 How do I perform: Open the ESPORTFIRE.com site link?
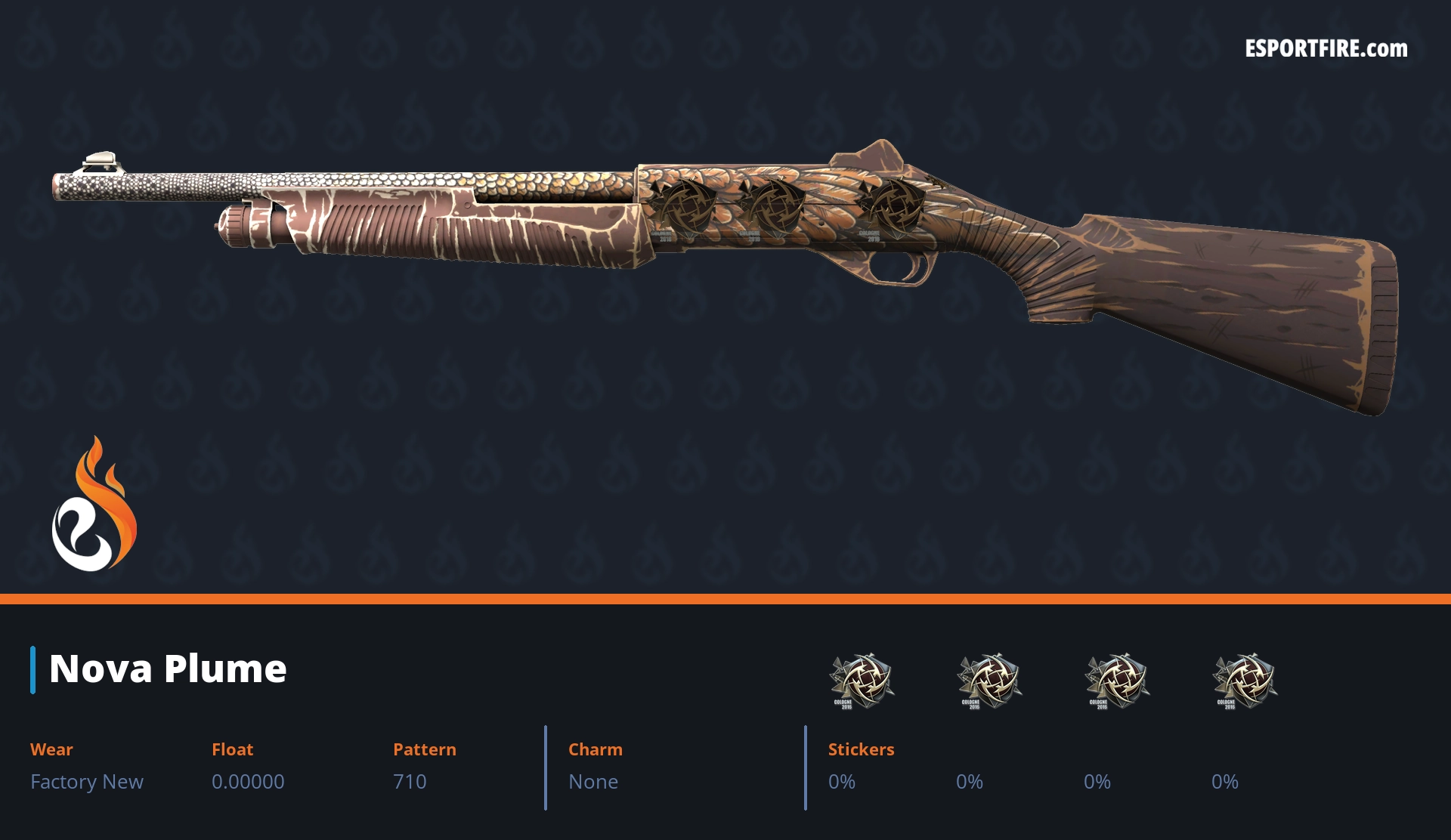point(1326,49)
